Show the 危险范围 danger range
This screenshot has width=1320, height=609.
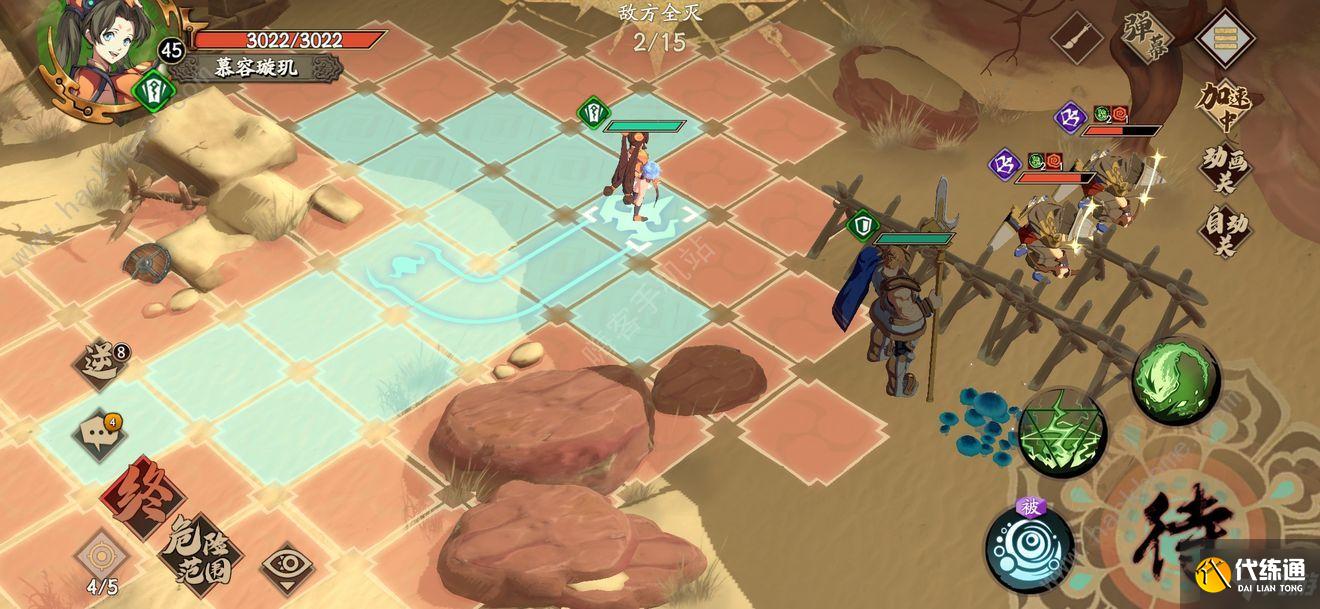pyautogui.click(x=200, y=549)
